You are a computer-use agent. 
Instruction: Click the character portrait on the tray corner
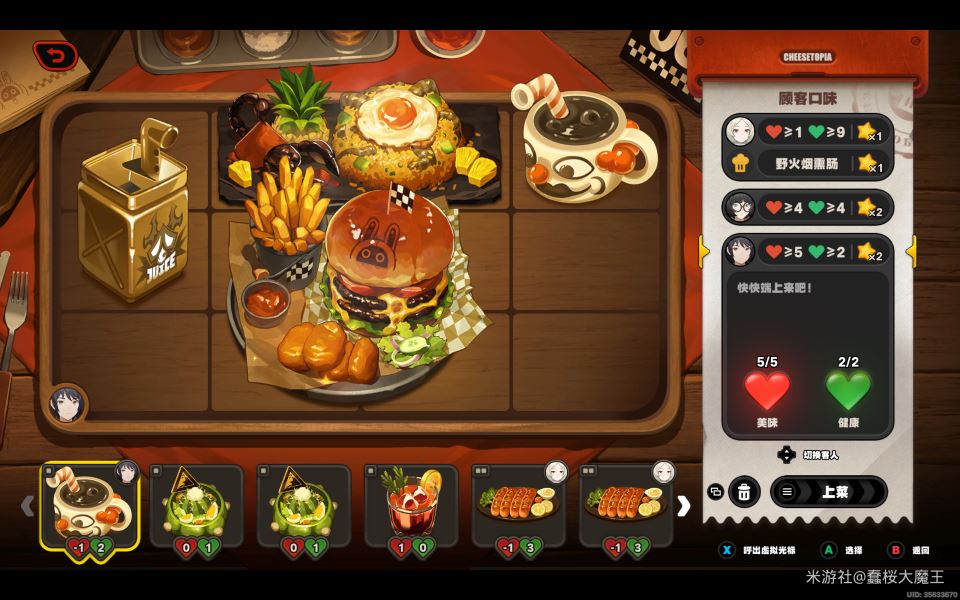68,404
